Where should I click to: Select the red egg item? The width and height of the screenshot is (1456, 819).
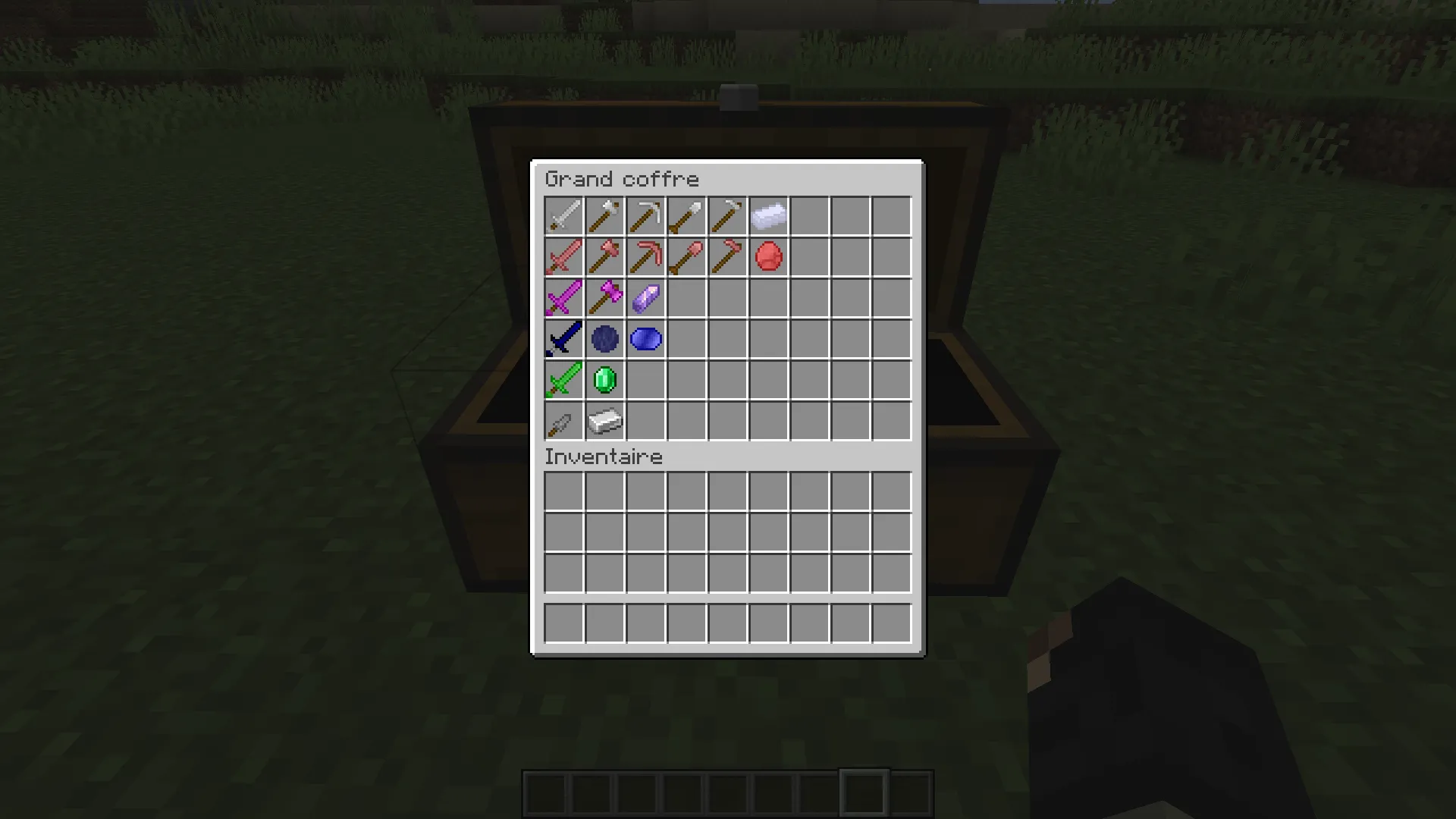pos(769,257)
